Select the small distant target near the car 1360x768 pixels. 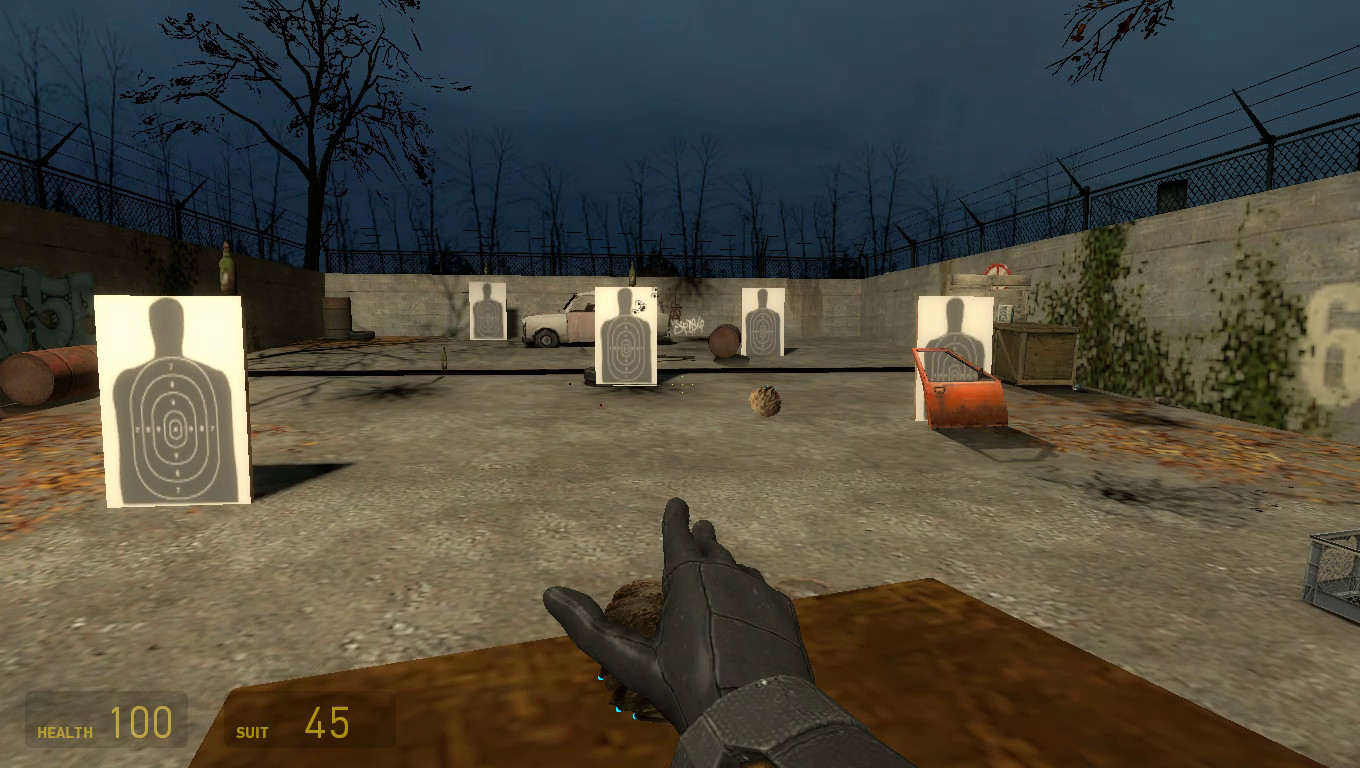[486, 310]
